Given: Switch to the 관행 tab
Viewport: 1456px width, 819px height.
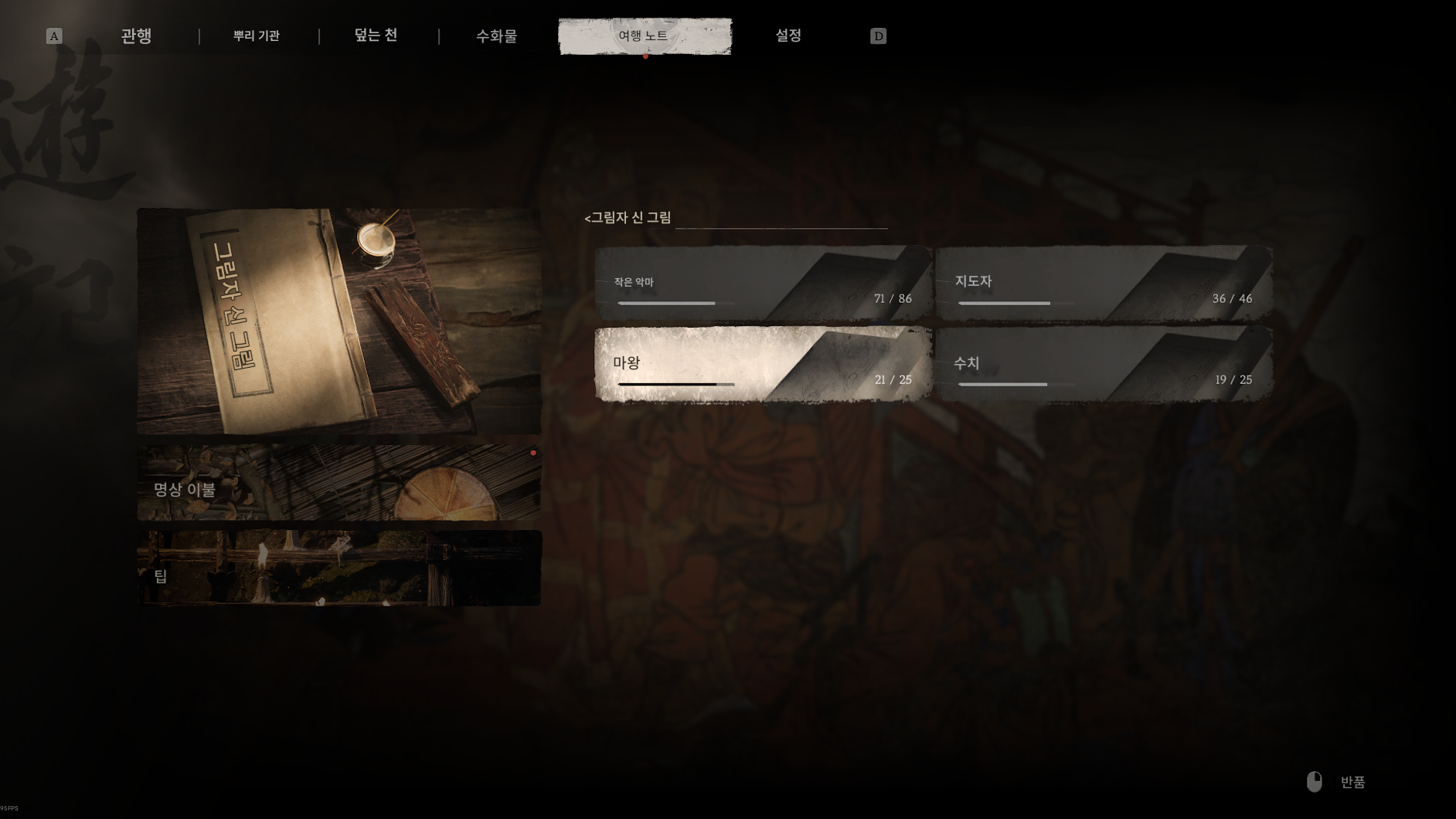Looking at the screenshot, I should pos(136,36).
